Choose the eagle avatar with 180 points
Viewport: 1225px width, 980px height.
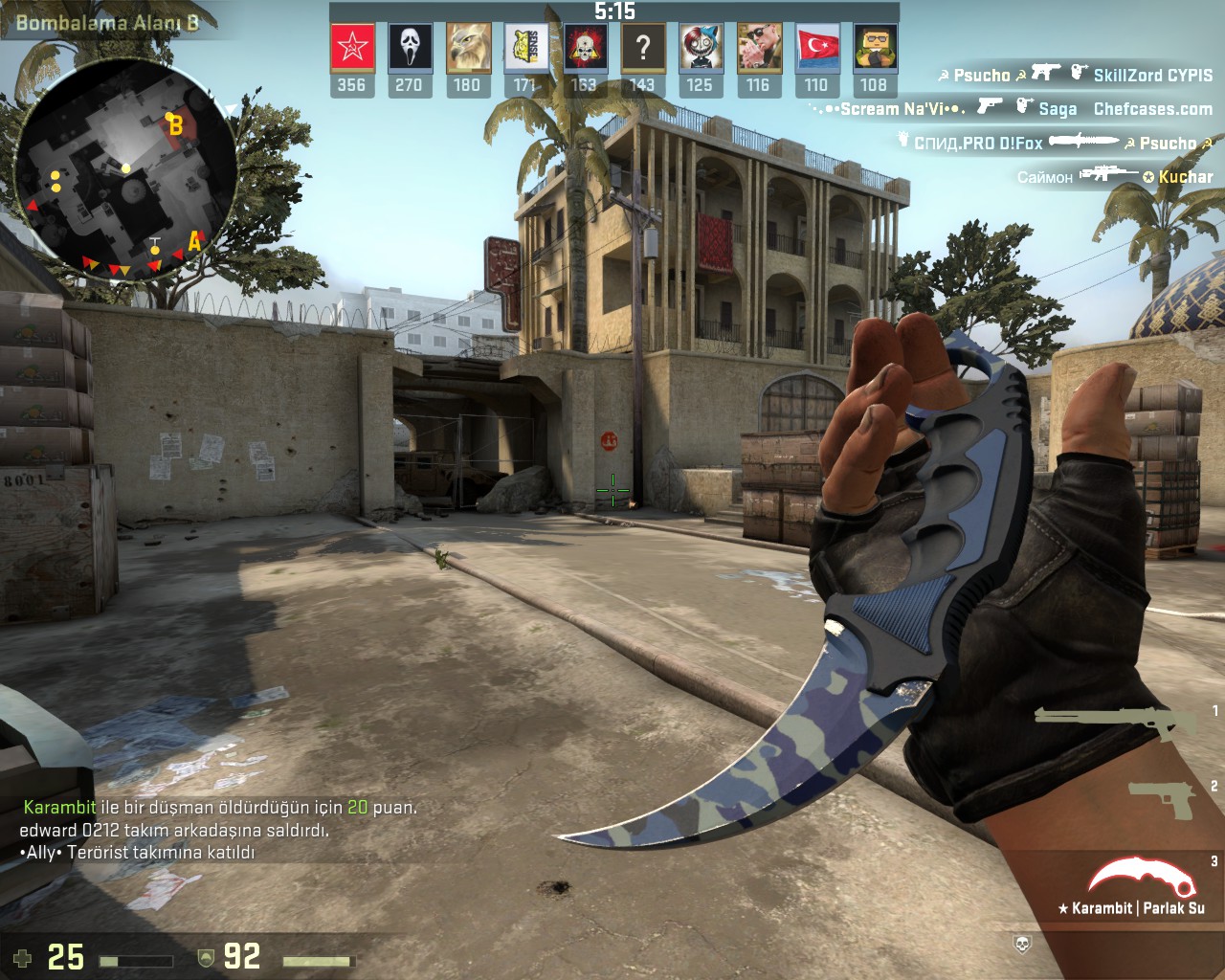pos(468,48)
